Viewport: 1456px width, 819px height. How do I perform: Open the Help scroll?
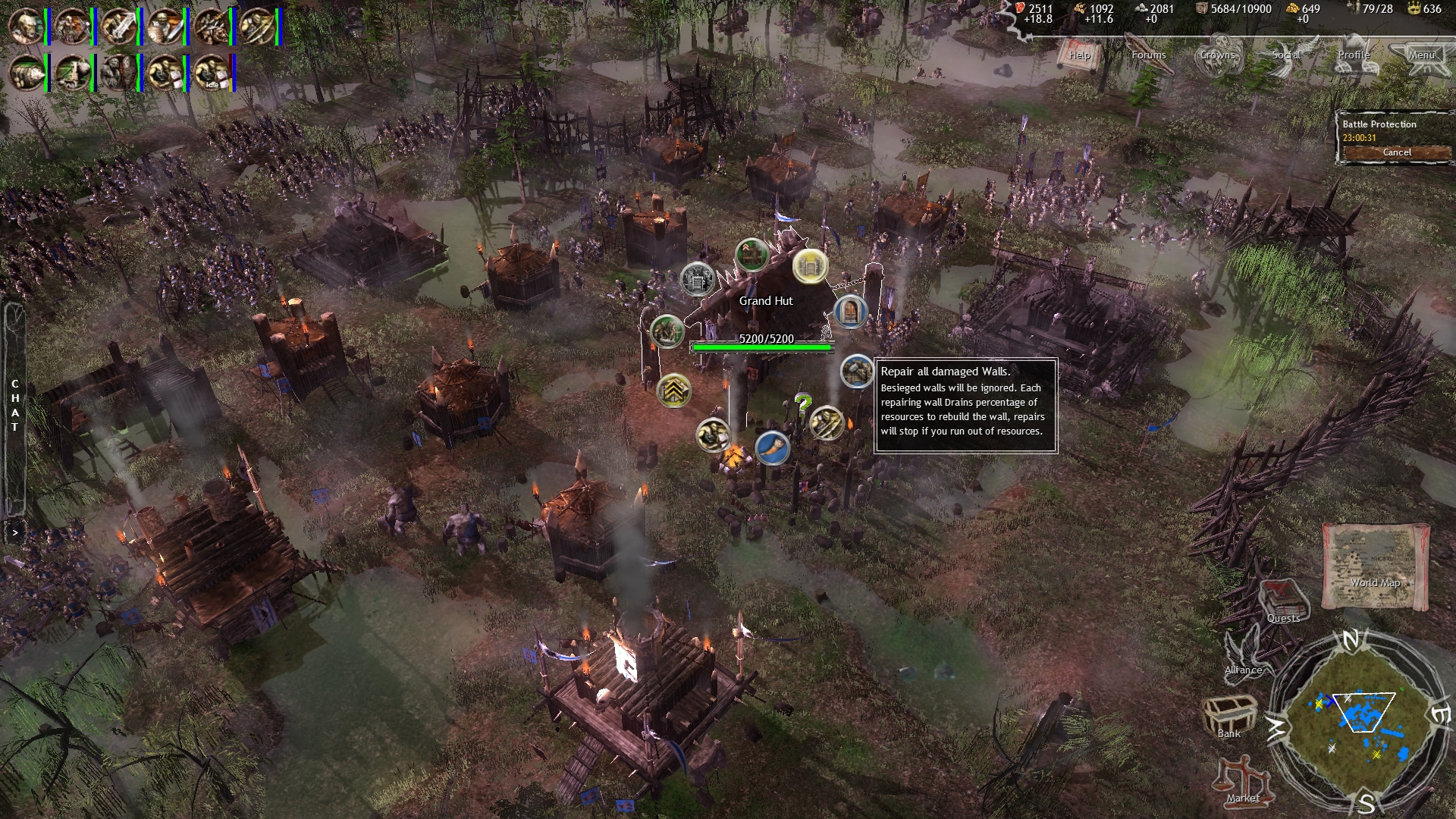click(1080, 55)
